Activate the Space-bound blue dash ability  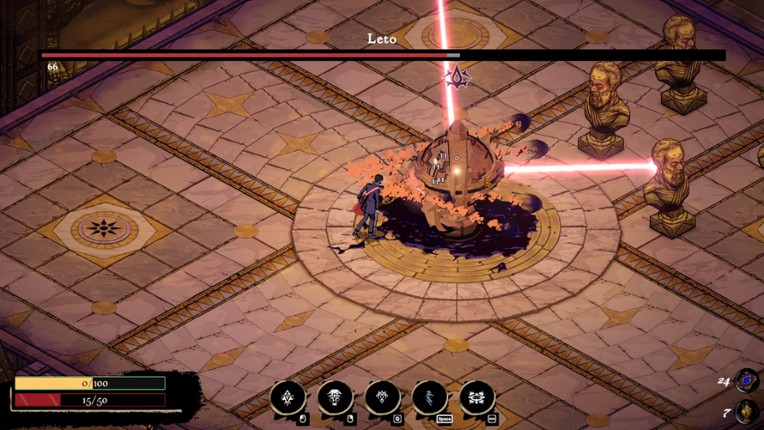point(430,398)
